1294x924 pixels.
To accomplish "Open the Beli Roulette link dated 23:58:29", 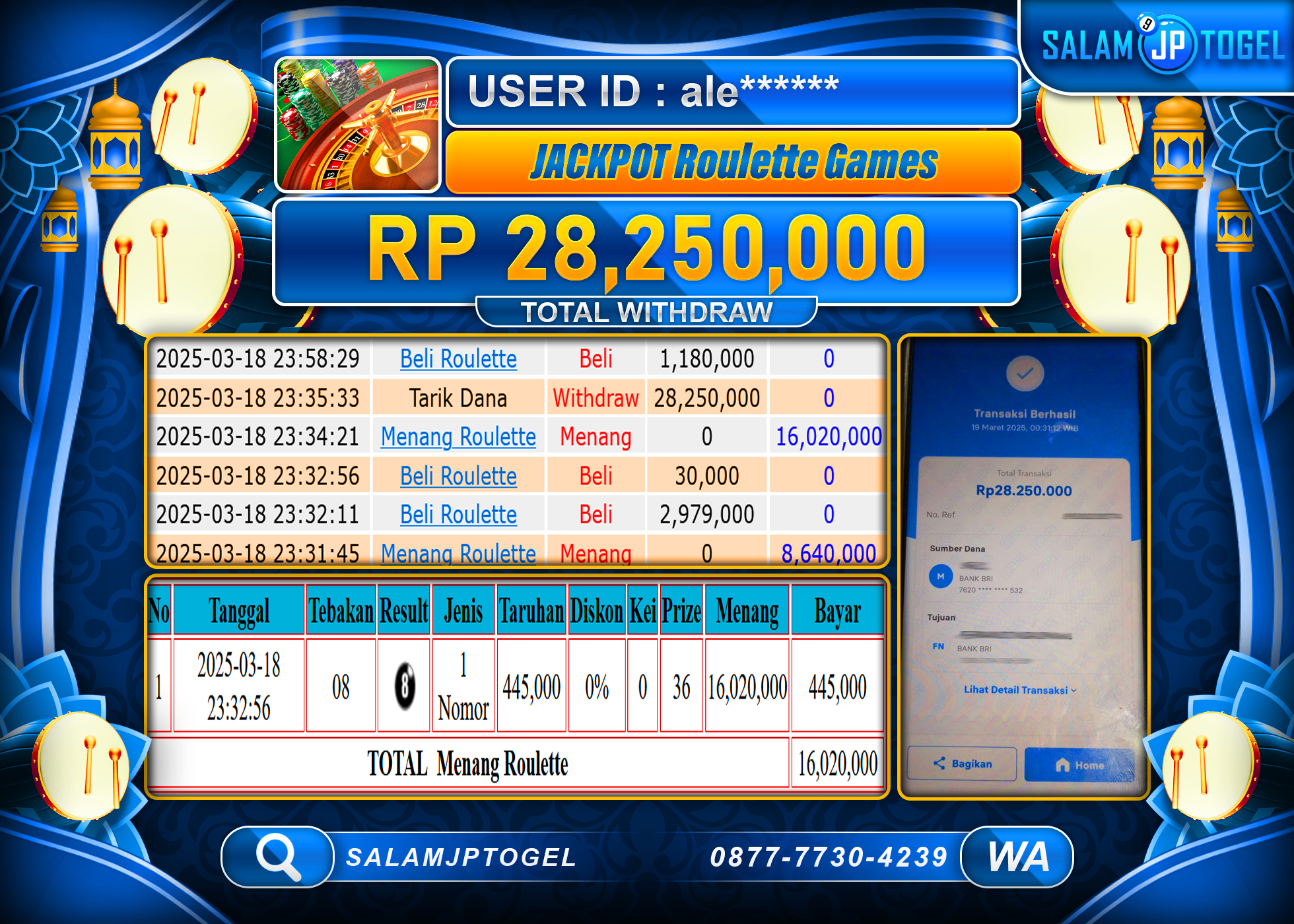I will click(458, 358).
